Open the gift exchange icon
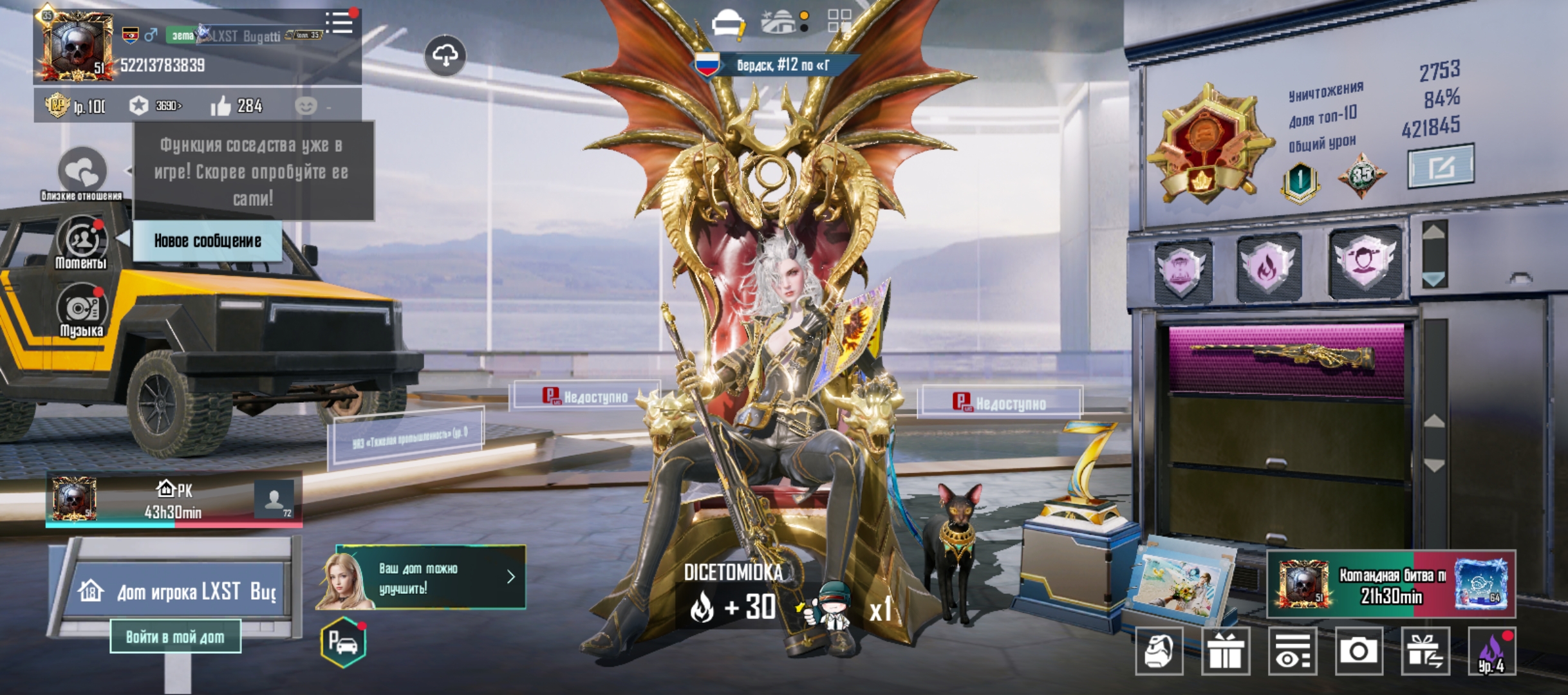The height and width of the screenshot is (695, 1568). click(1425, 651)
